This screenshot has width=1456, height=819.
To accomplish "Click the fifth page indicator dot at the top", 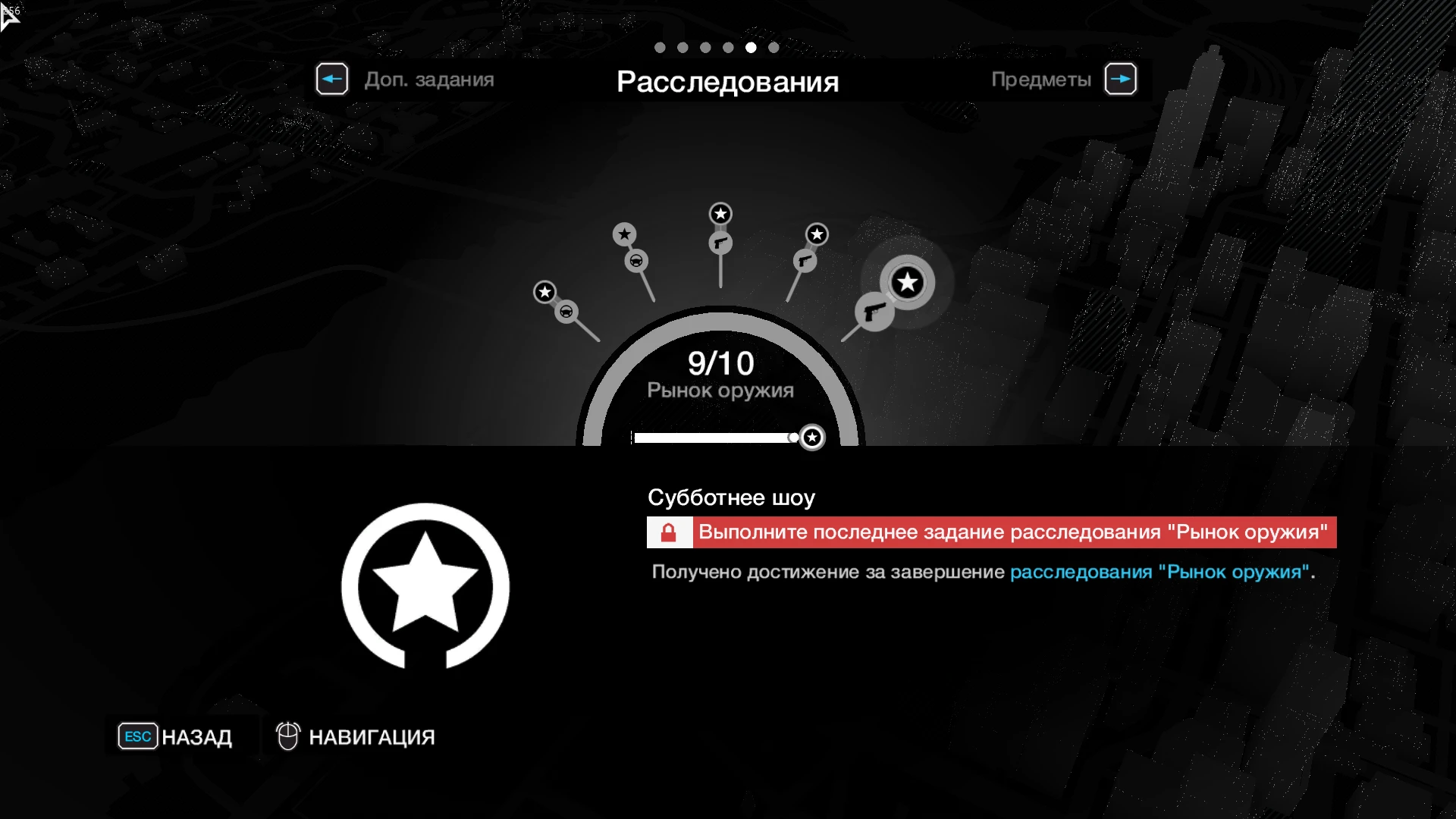I will coord(751,47).
